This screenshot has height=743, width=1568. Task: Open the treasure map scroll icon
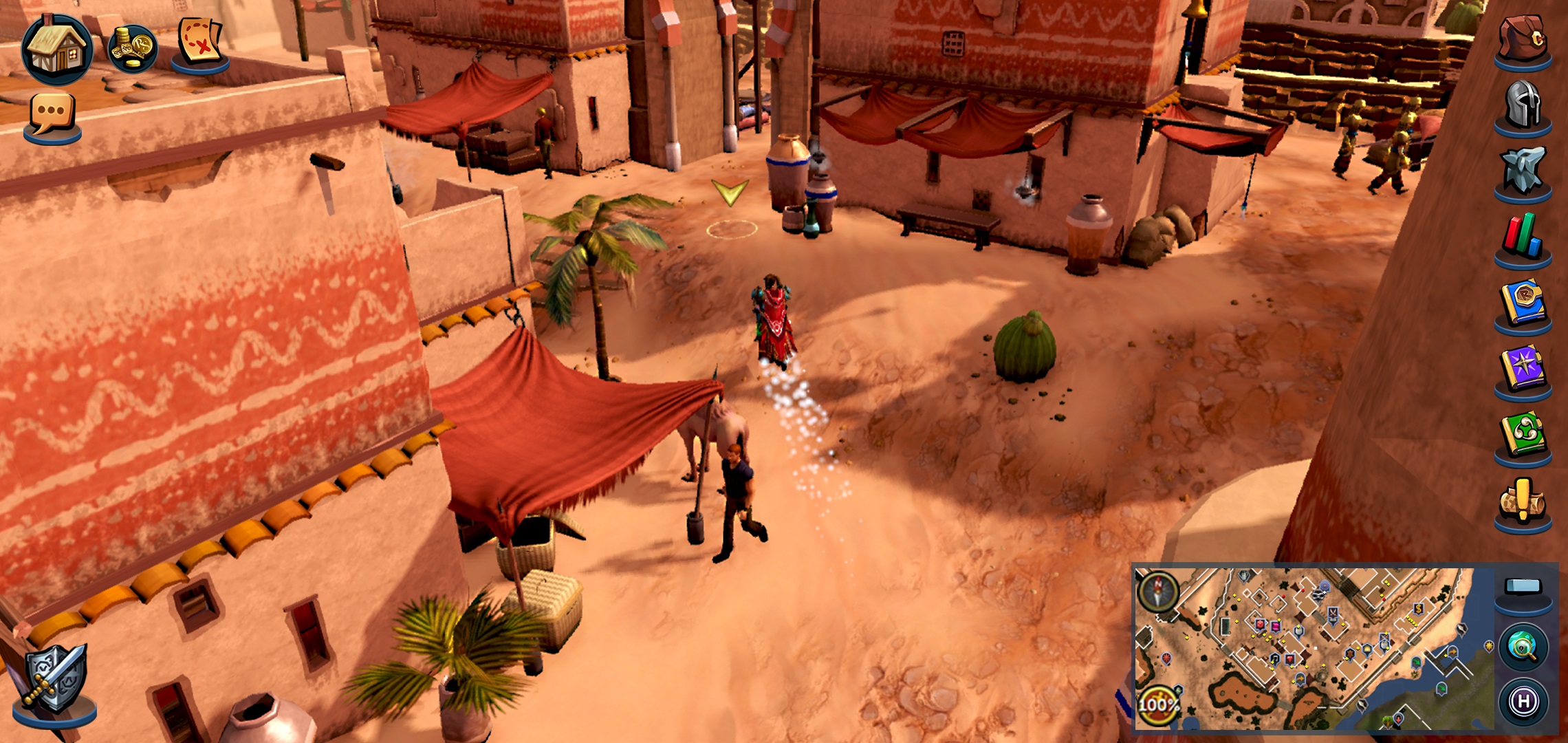(199, 43)
